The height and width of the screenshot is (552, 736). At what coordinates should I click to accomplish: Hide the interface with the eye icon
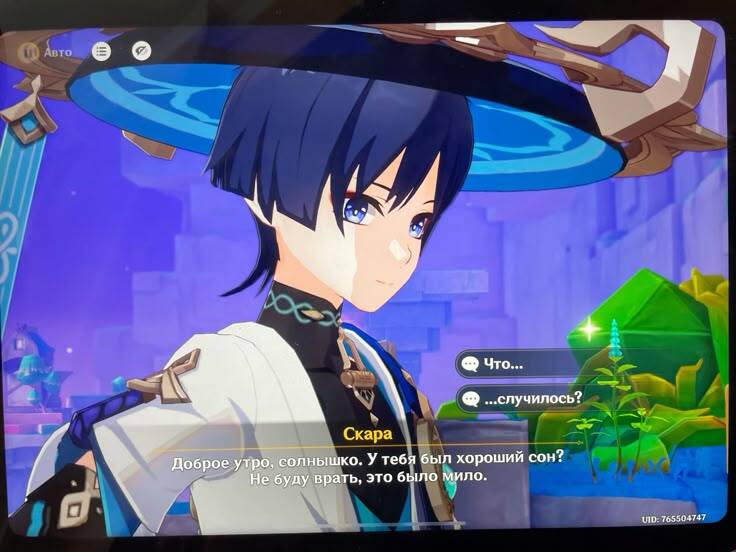pyautogui.click(x=141, y=50)
